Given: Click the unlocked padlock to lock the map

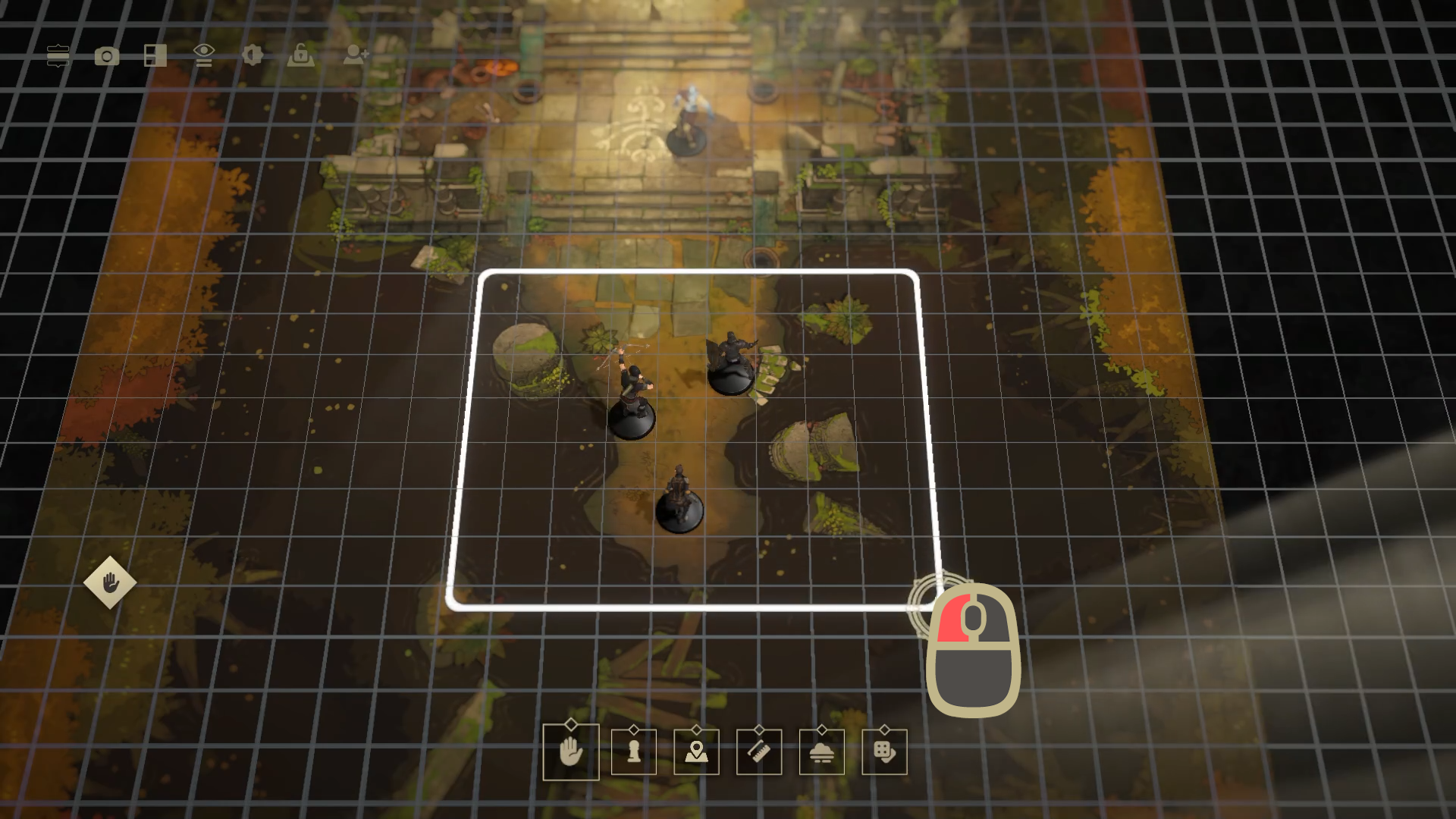Looking at the screenshot, I should click(301, 55).
